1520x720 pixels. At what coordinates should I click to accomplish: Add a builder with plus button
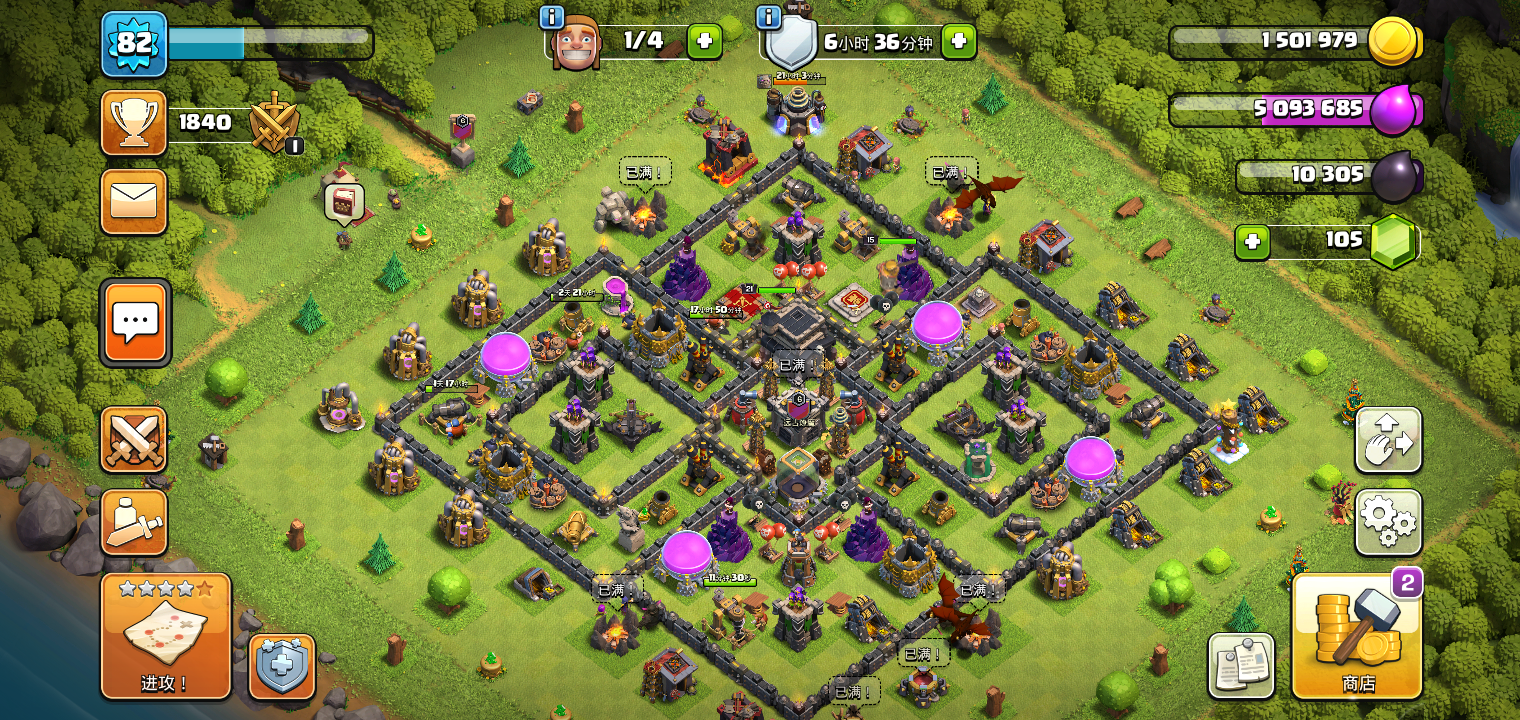click(x=703, y=41)
